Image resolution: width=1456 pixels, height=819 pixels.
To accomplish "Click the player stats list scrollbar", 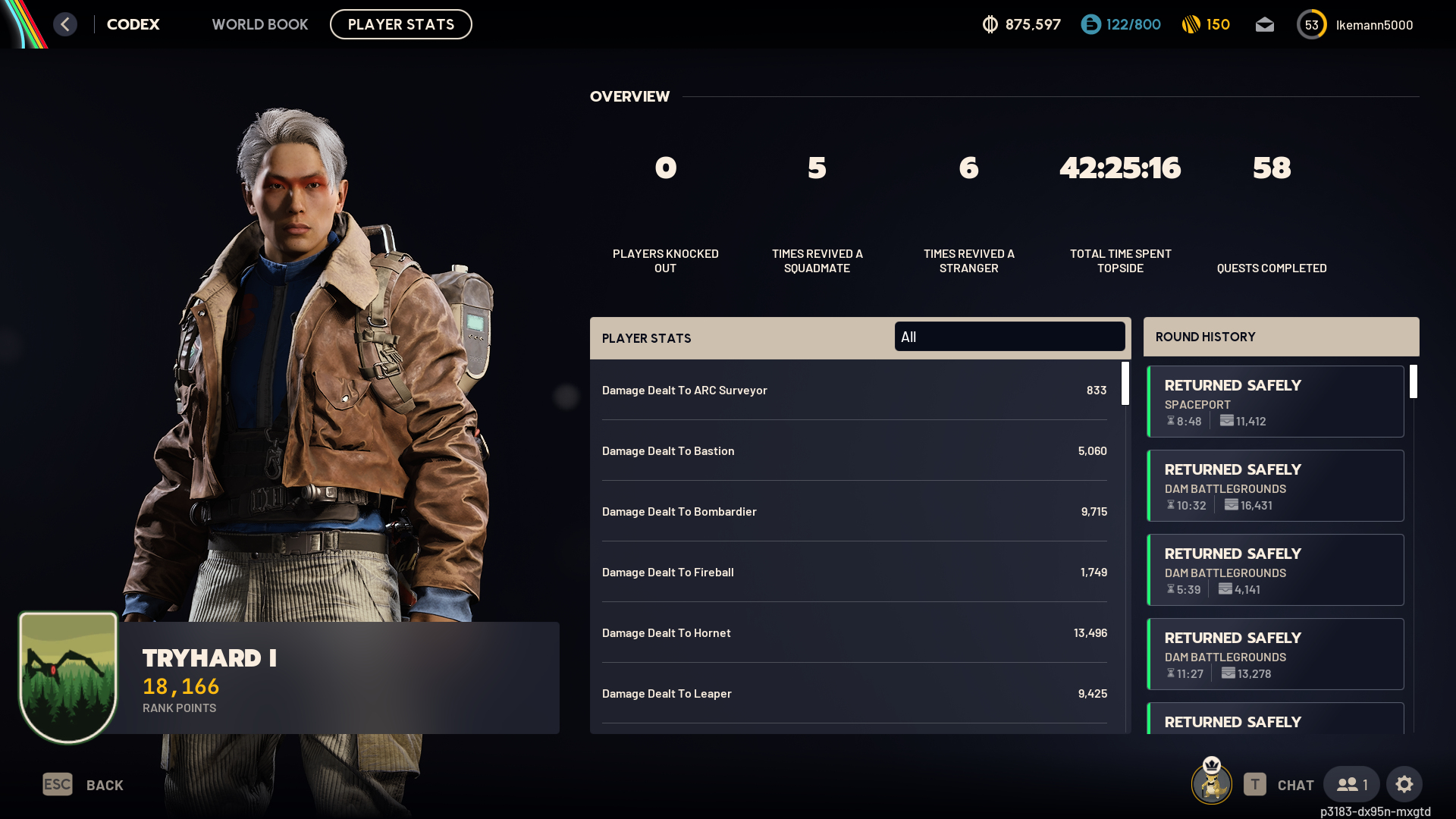I will [1125, 383].
